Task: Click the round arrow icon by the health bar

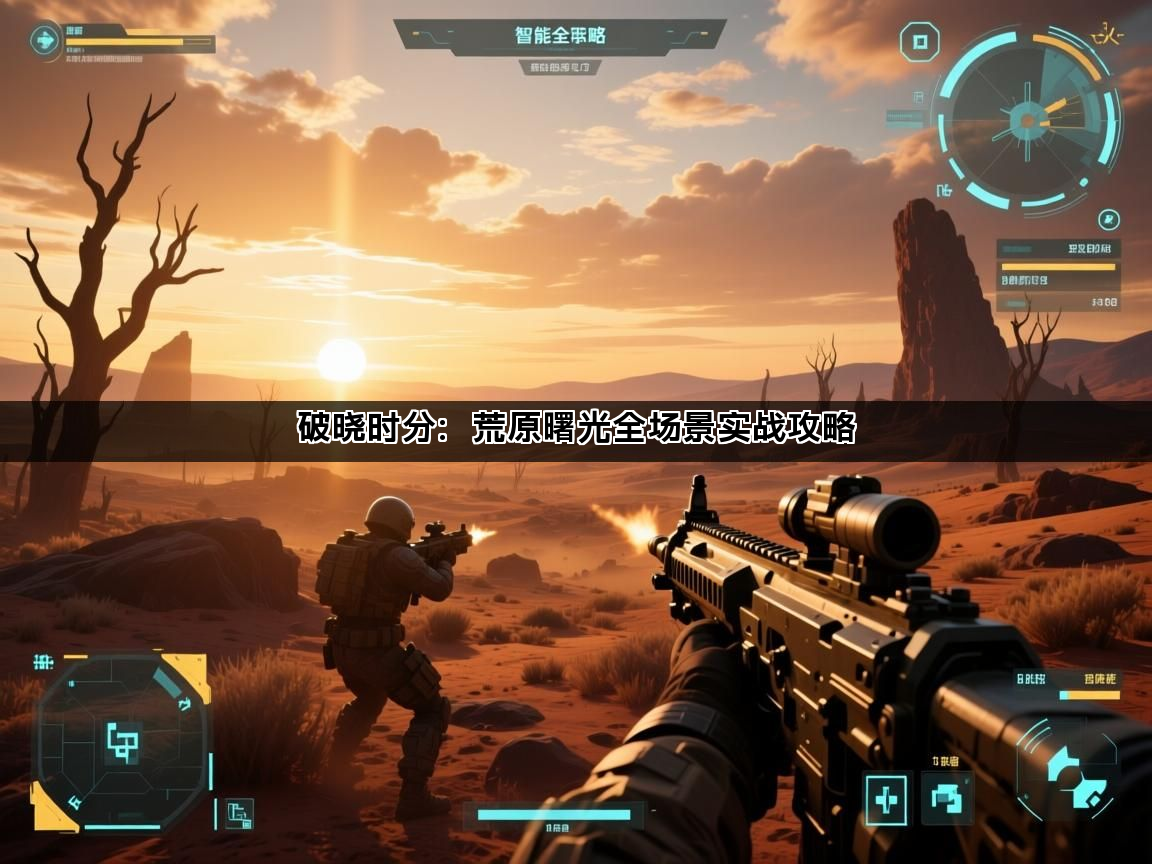Action: (x=45, y=41)
